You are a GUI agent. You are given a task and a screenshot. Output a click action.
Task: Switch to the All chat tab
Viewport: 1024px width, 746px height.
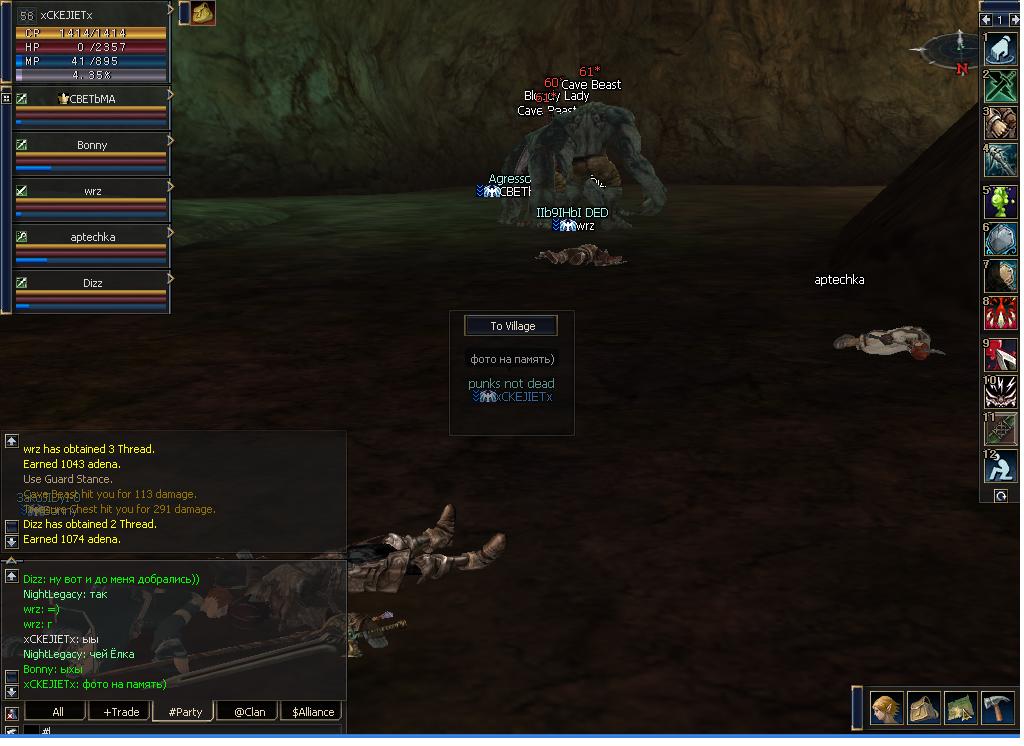click(x=58, y=712)
